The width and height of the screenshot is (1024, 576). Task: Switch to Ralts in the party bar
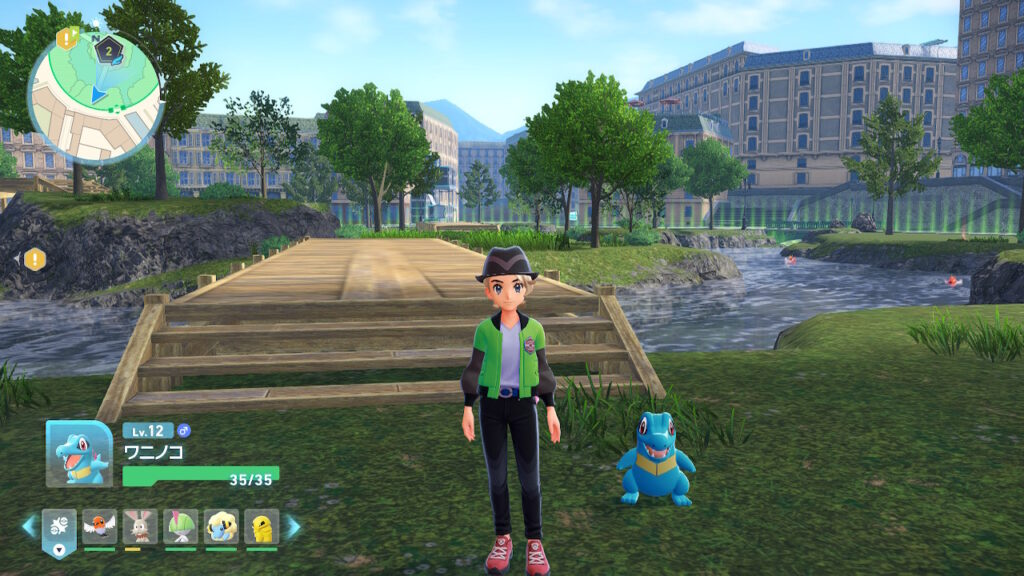tap(181, 526)
